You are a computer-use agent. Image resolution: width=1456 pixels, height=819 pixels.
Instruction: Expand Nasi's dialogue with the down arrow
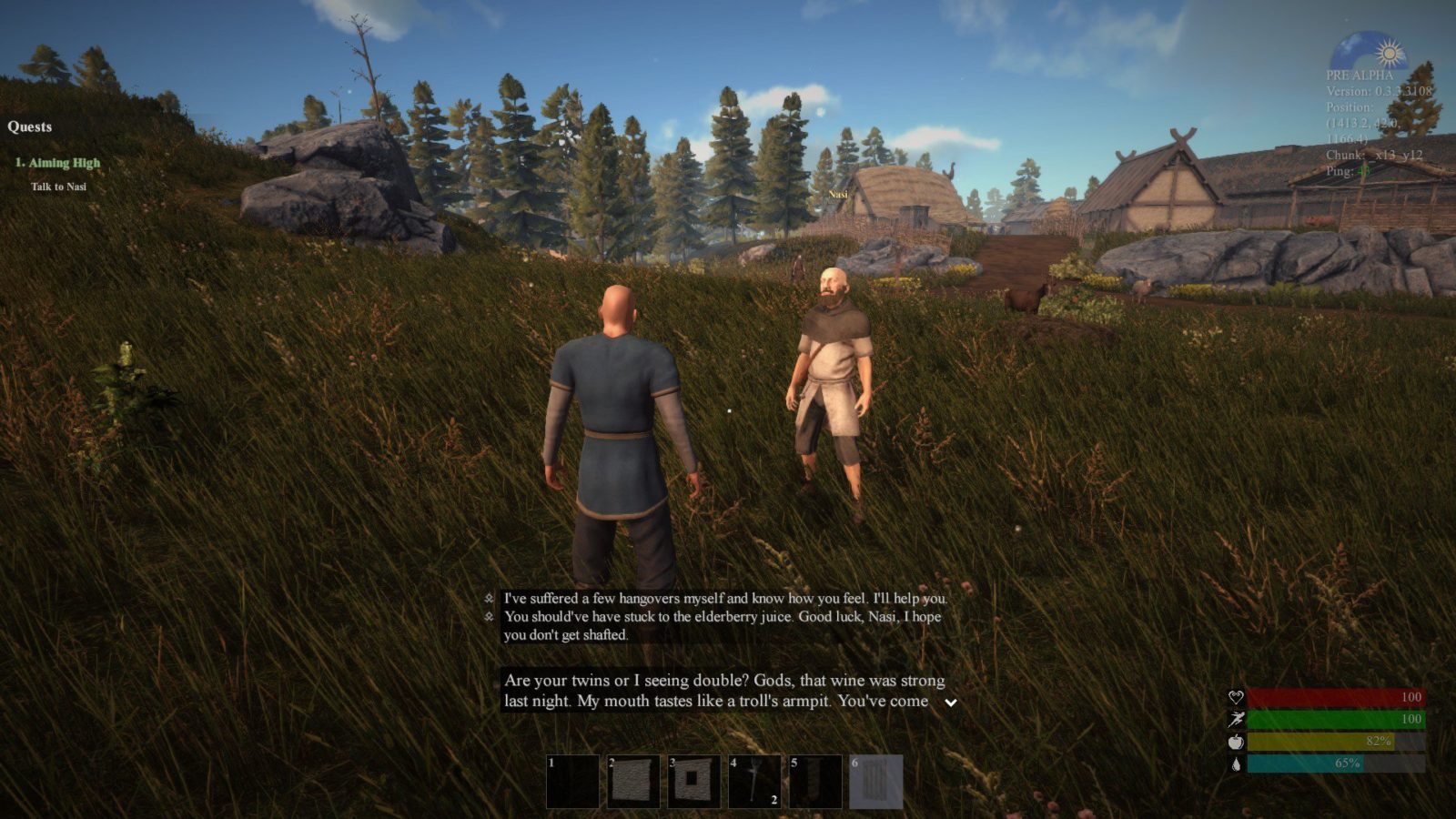(950, 703)
